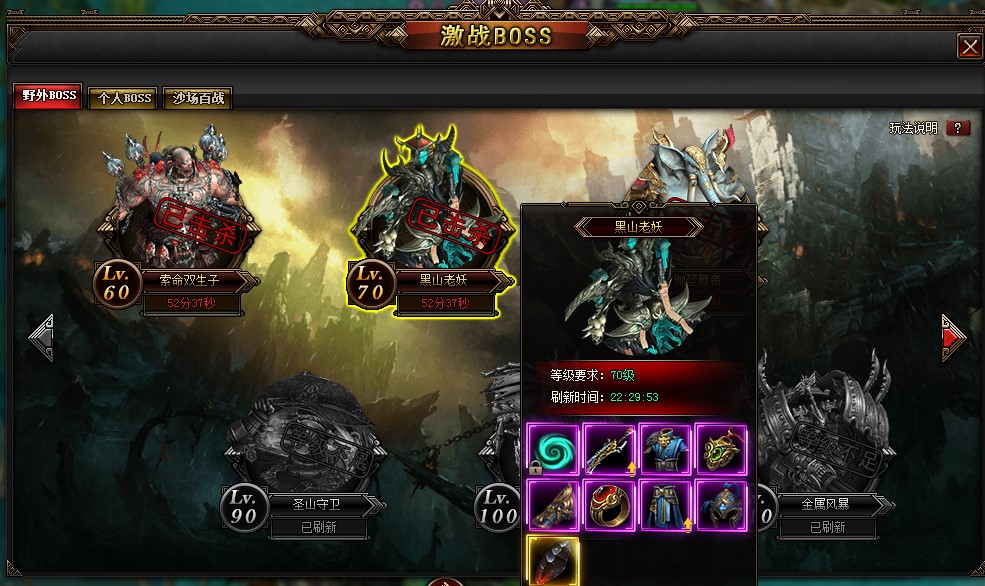Click the locked teal swirl reward icon
Image resolution: width=985 pixels, height=586 pixels.
[553, 449]
